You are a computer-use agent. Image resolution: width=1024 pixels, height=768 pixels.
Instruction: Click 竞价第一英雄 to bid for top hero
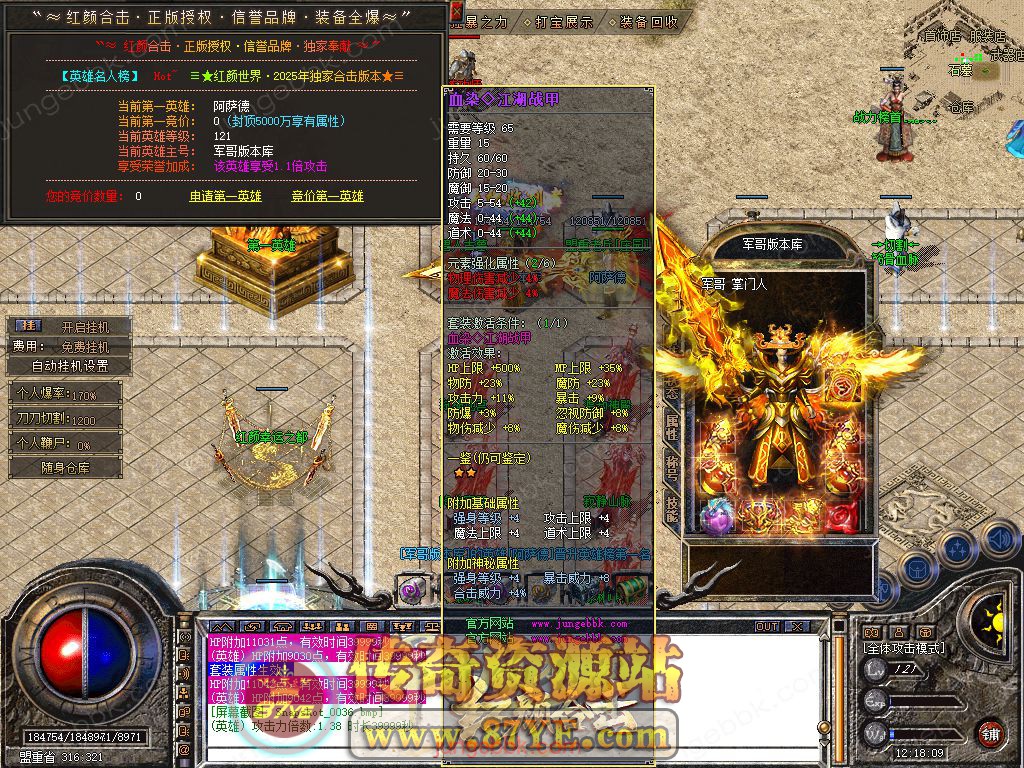pos(327,197)
